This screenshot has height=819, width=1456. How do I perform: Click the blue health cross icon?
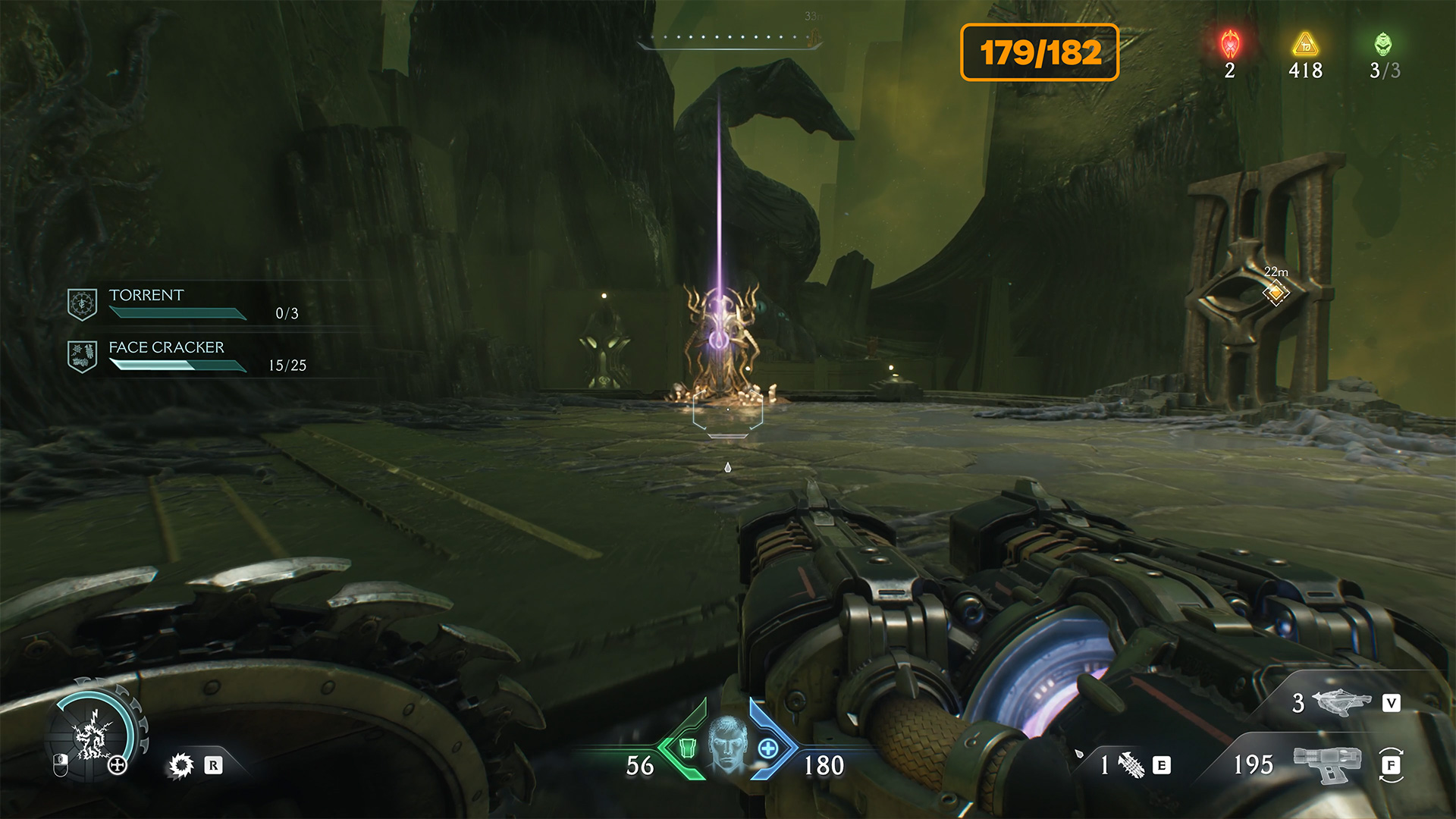768,748
